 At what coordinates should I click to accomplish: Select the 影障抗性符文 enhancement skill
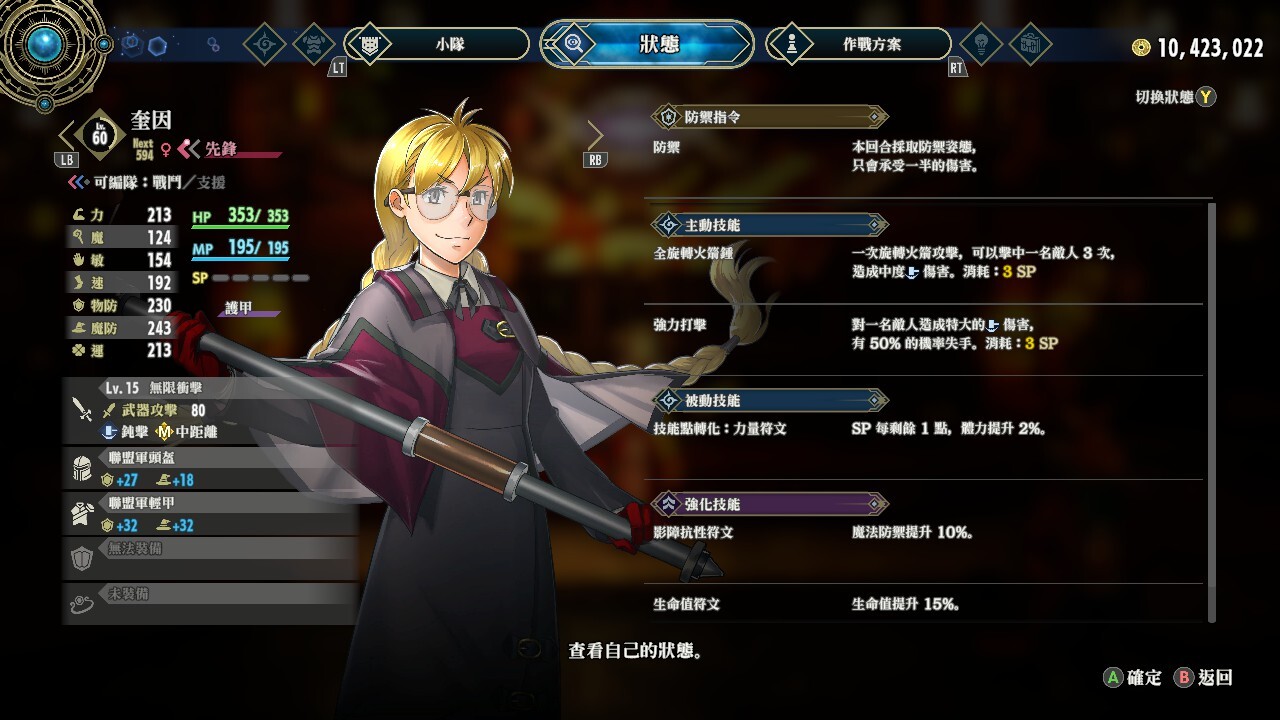(930, 533)
